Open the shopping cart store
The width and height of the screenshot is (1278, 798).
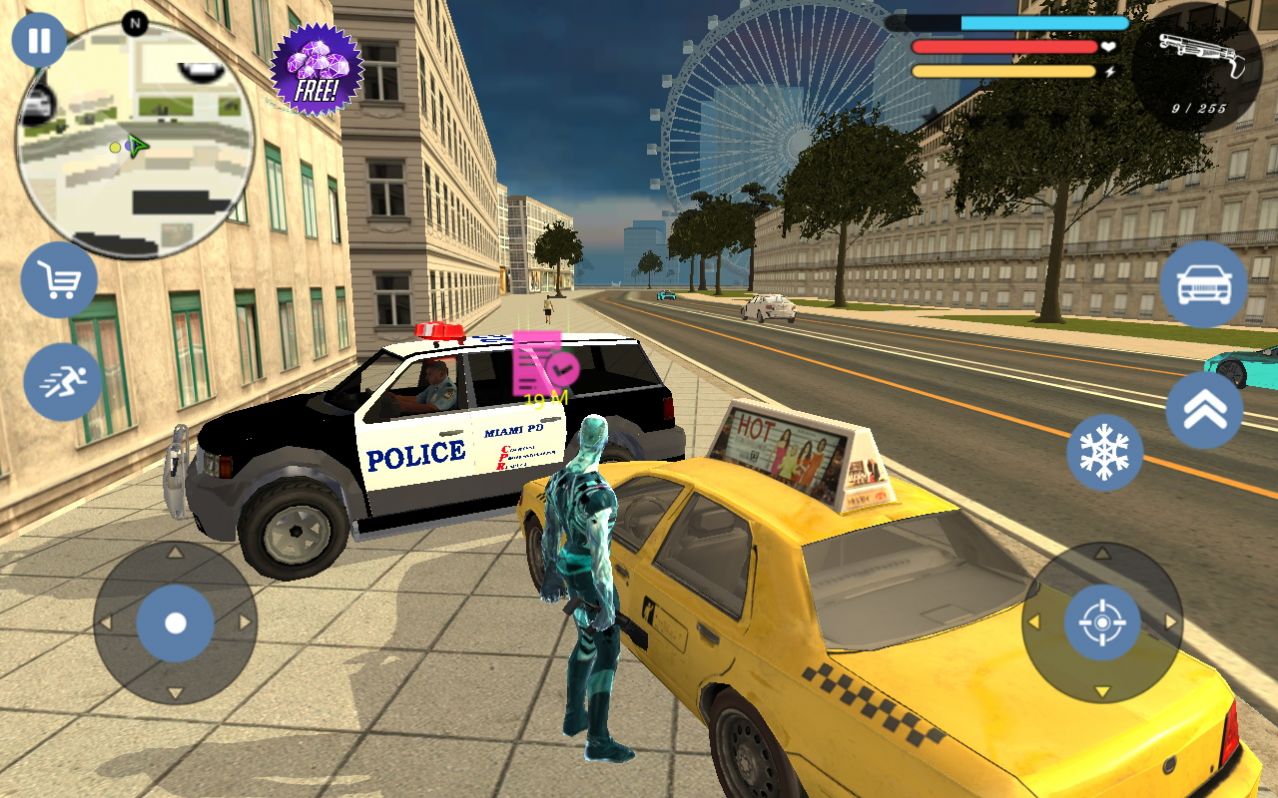tap(60, 281)
